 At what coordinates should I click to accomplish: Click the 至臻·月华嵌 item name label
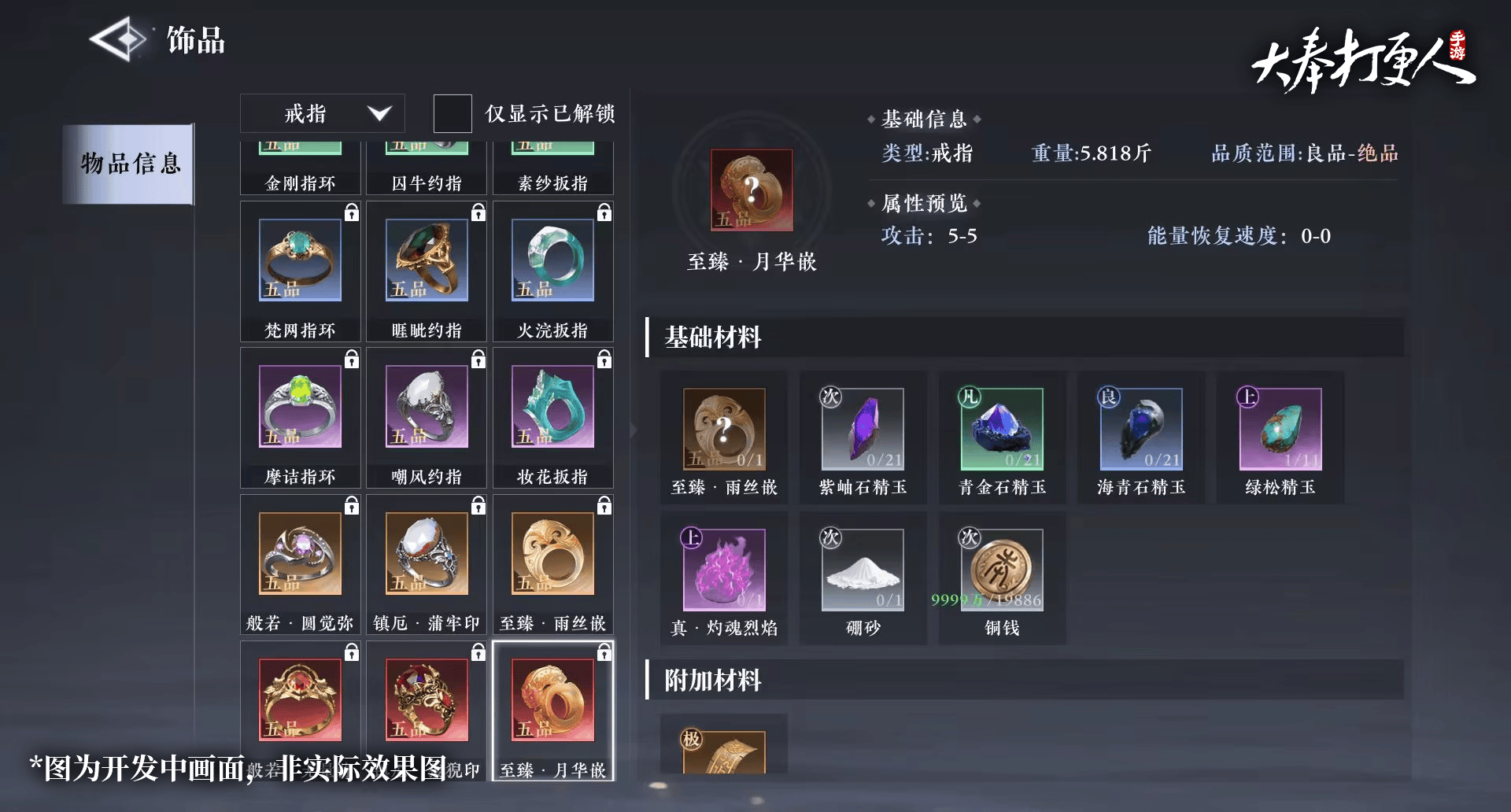750,262
